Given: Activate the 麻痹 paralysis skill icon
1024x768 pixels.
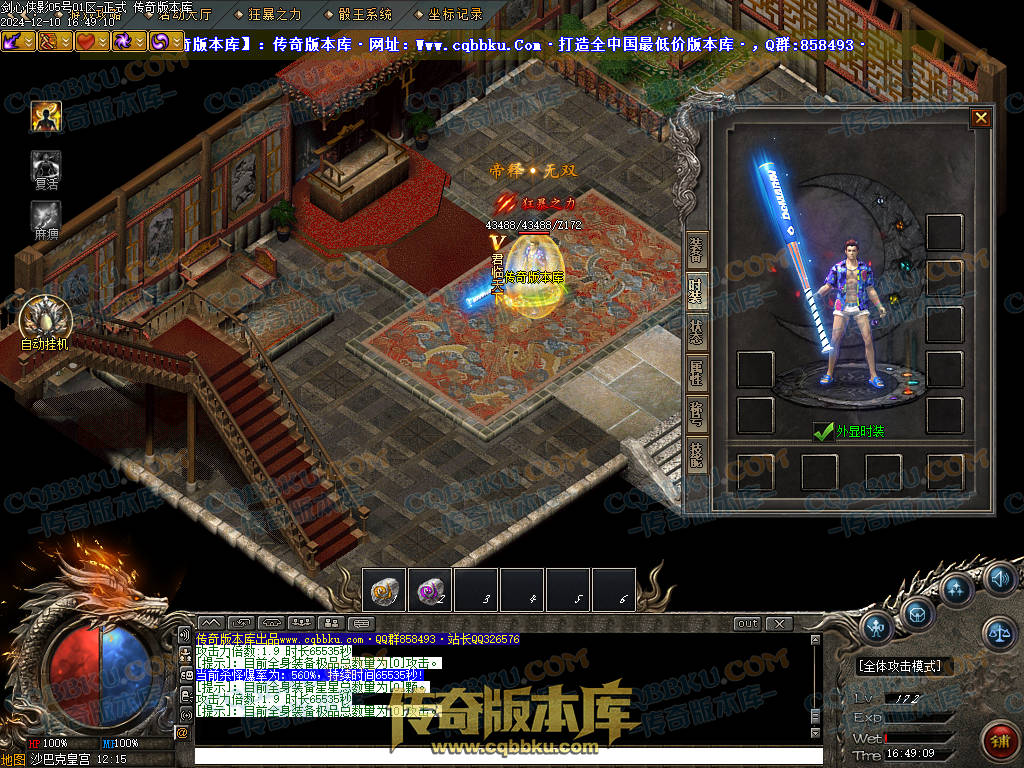Looking at the screenshot, I should (x=46, y=217).
